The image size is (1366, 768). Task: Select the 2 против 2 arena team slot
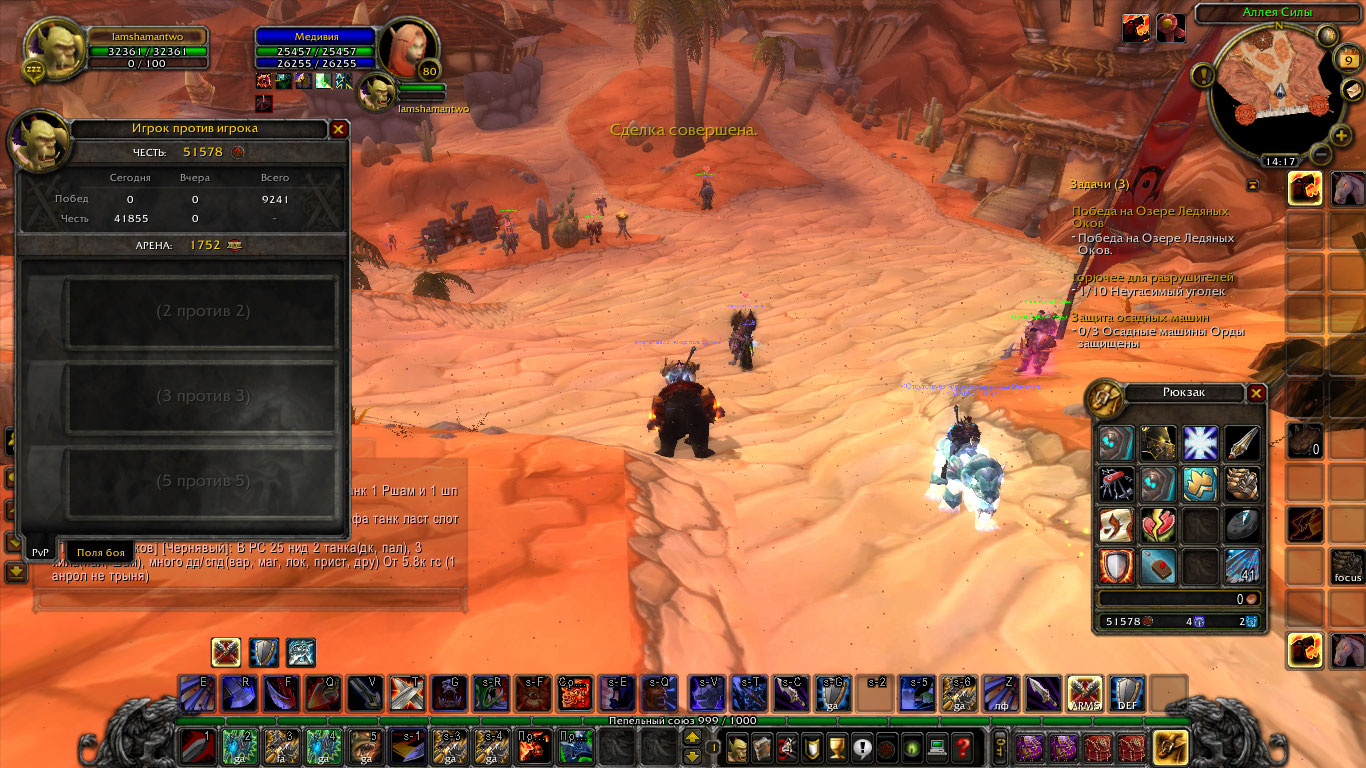tap(202, 311)
